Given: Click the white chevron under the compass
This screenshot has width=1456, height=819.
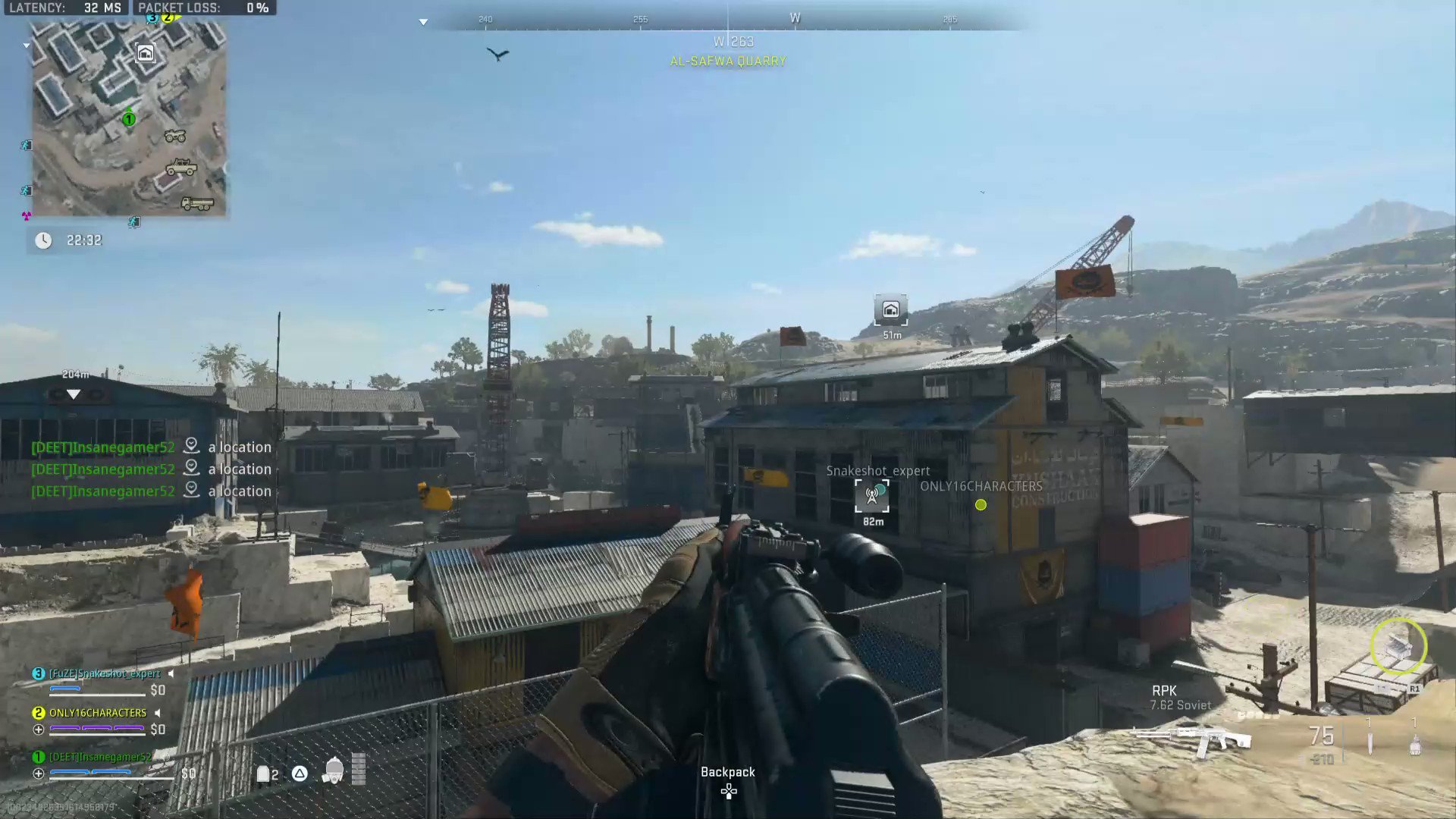Looking at the screenshot, I should (x=422, y=22).
